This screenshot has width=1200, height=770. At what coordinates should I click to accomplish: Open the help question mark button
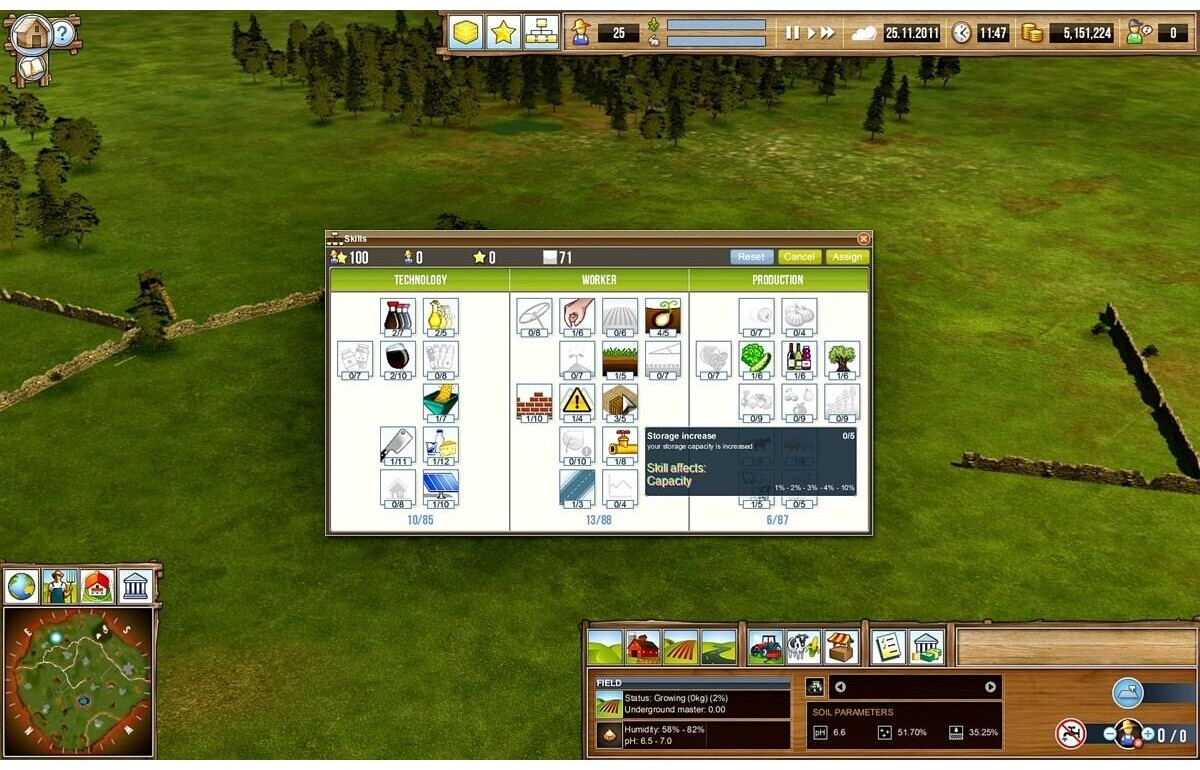[x=62, y=33]
